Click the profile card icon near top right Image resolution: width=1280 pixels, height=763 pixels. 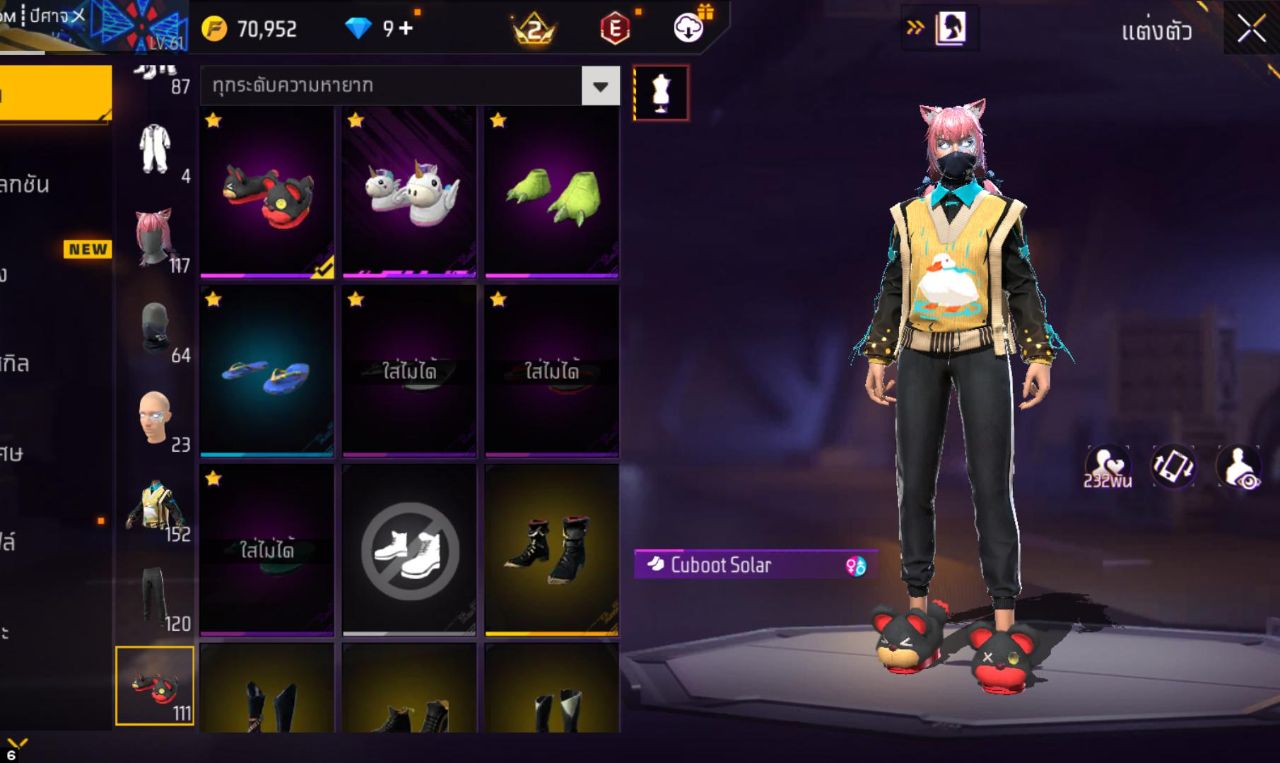[951, 28]
